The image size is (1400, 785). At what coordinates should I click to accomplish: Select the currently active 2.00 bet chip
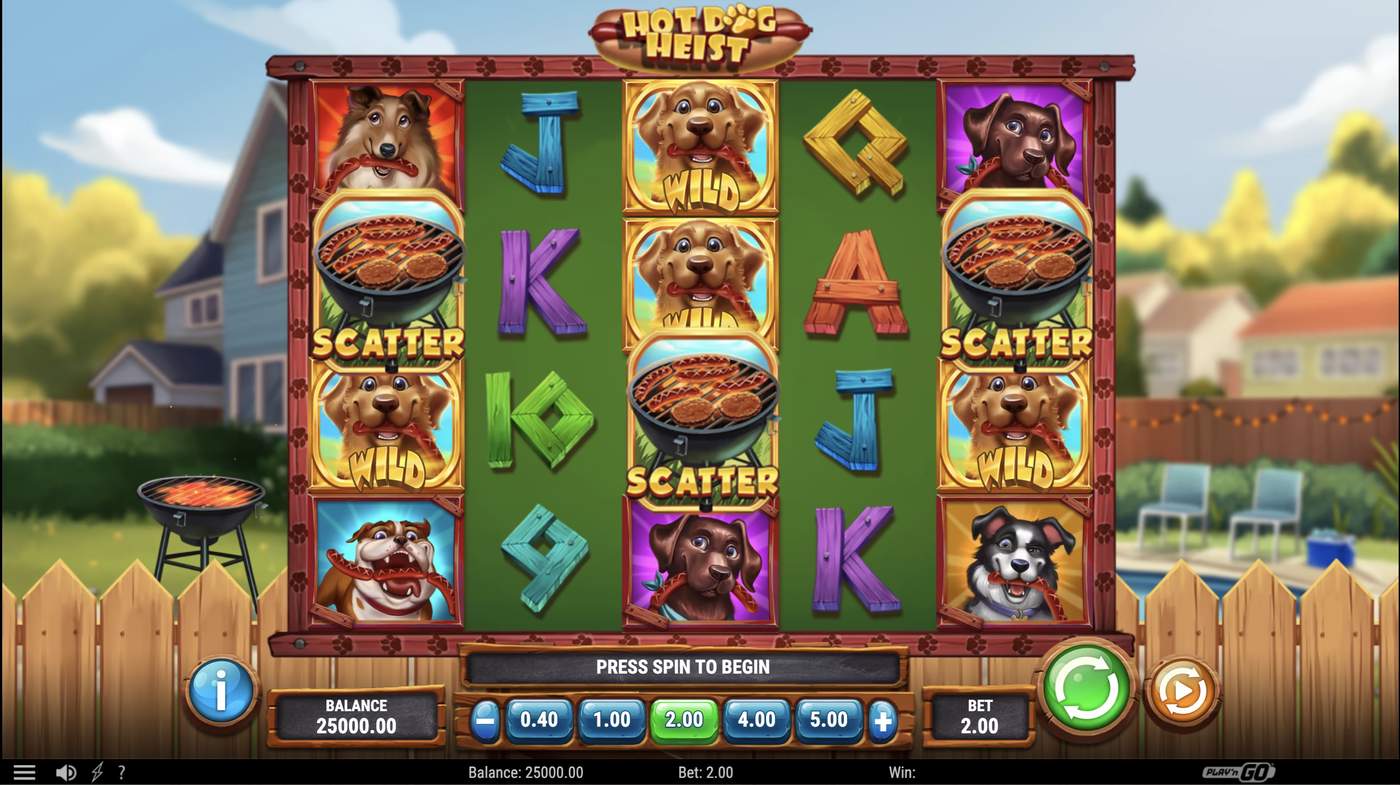[683, 719]
